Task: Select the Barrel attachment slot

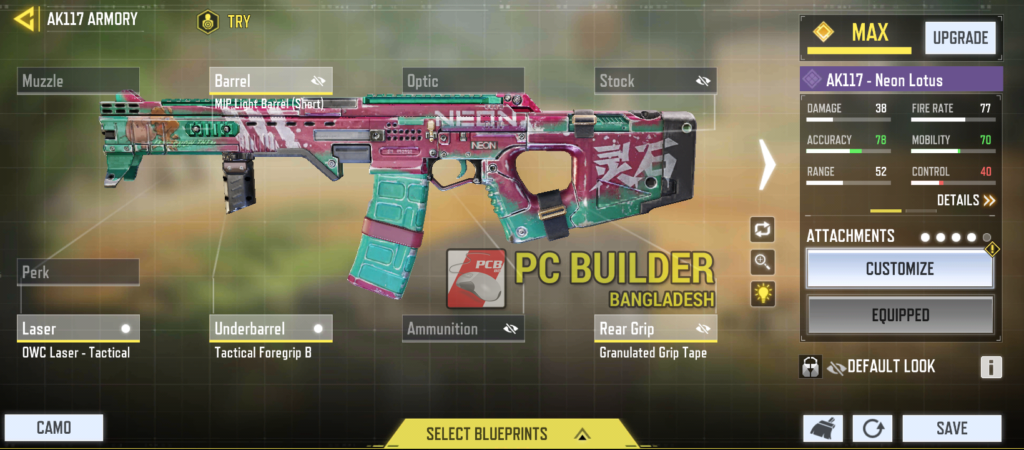Action: (271, 81)
